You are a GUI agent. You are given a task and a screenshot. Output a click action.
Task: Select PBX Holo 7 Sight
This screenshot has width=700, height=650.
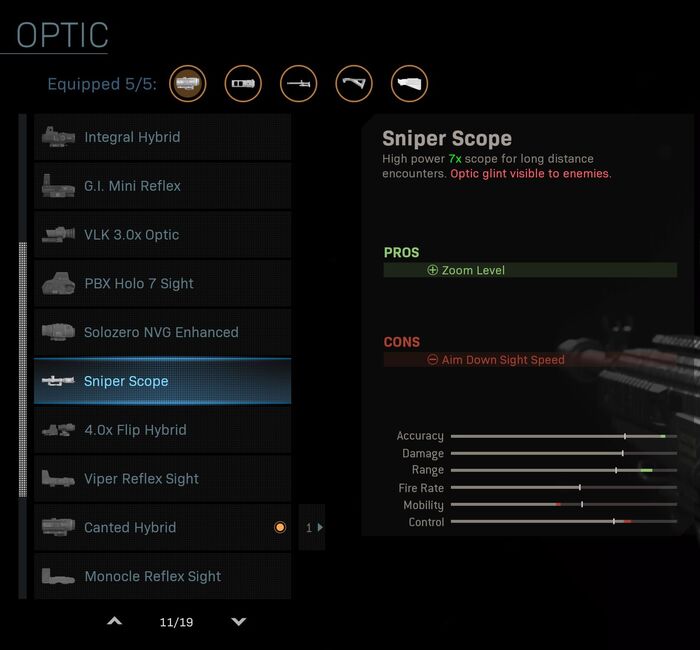point(162,284)
